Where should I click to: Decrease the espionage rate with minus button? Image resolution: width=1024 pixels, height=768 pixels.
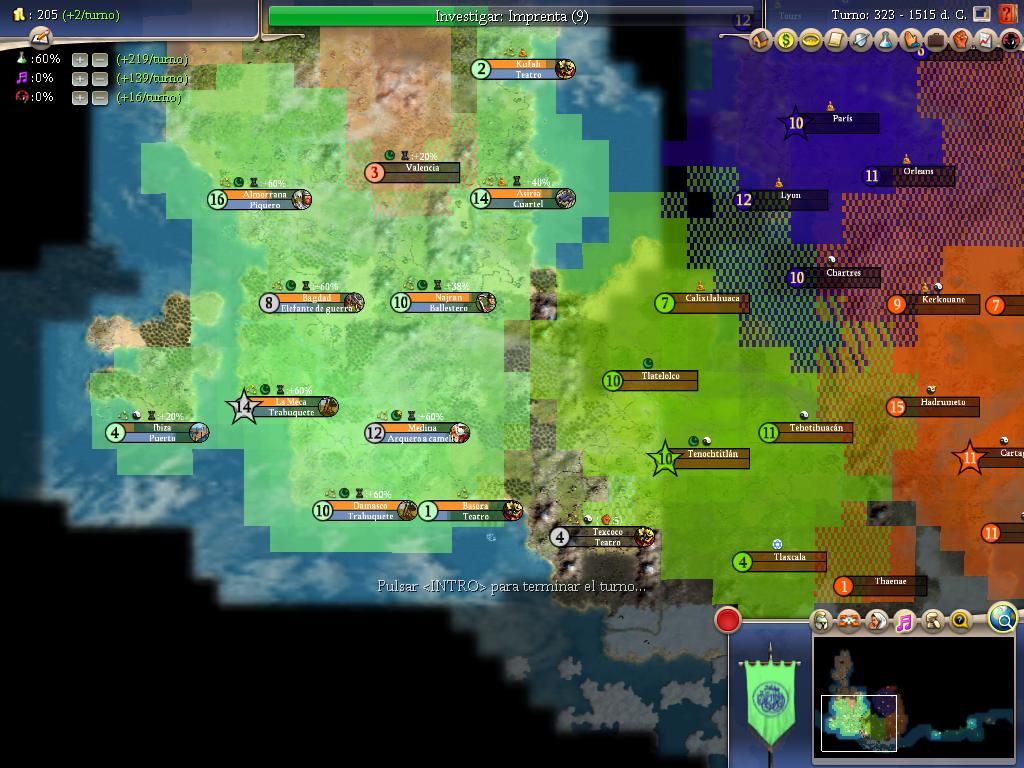tap(99, 97)
